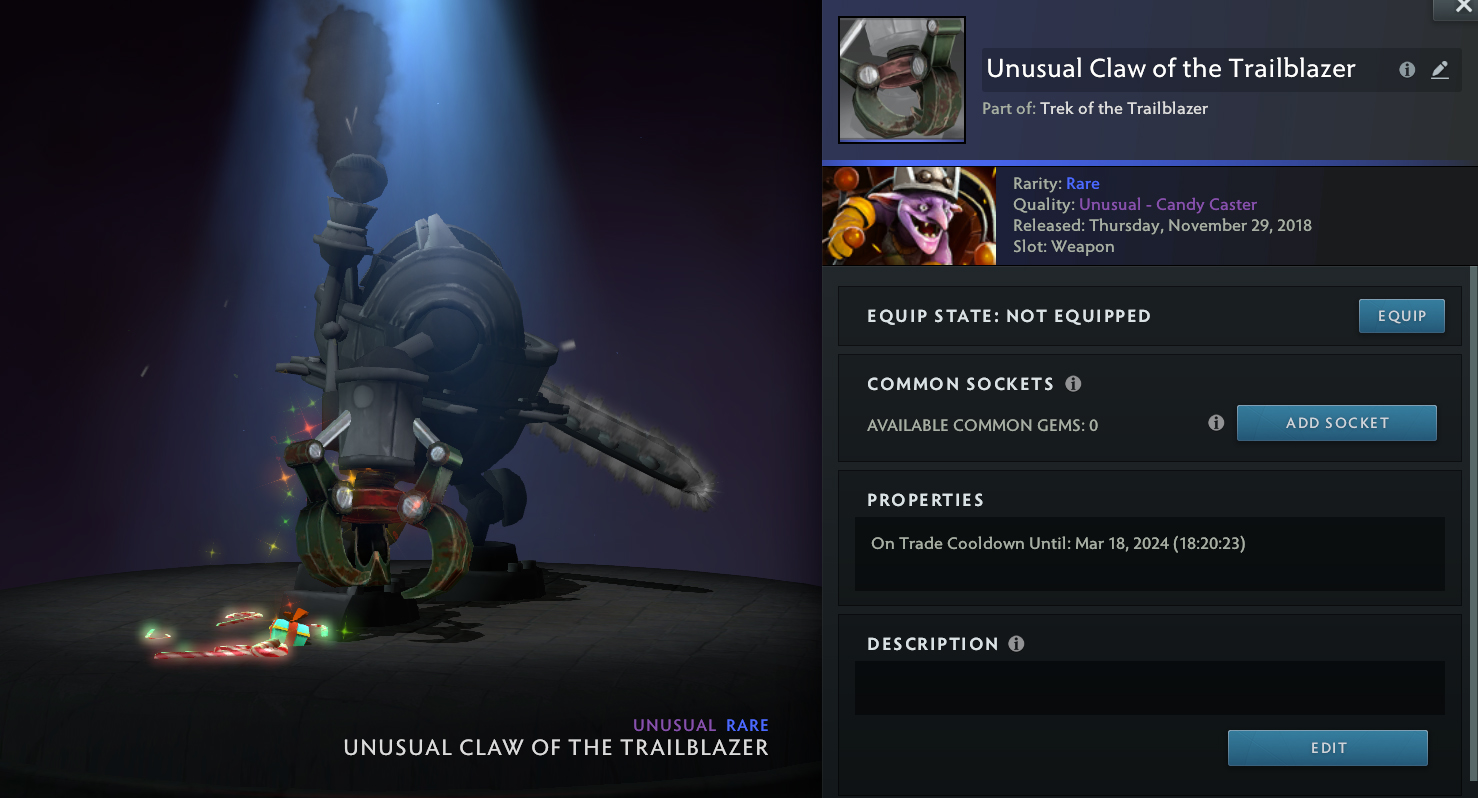
Task: Open the Trek of the Trailblazer set
Action: 1123,108
